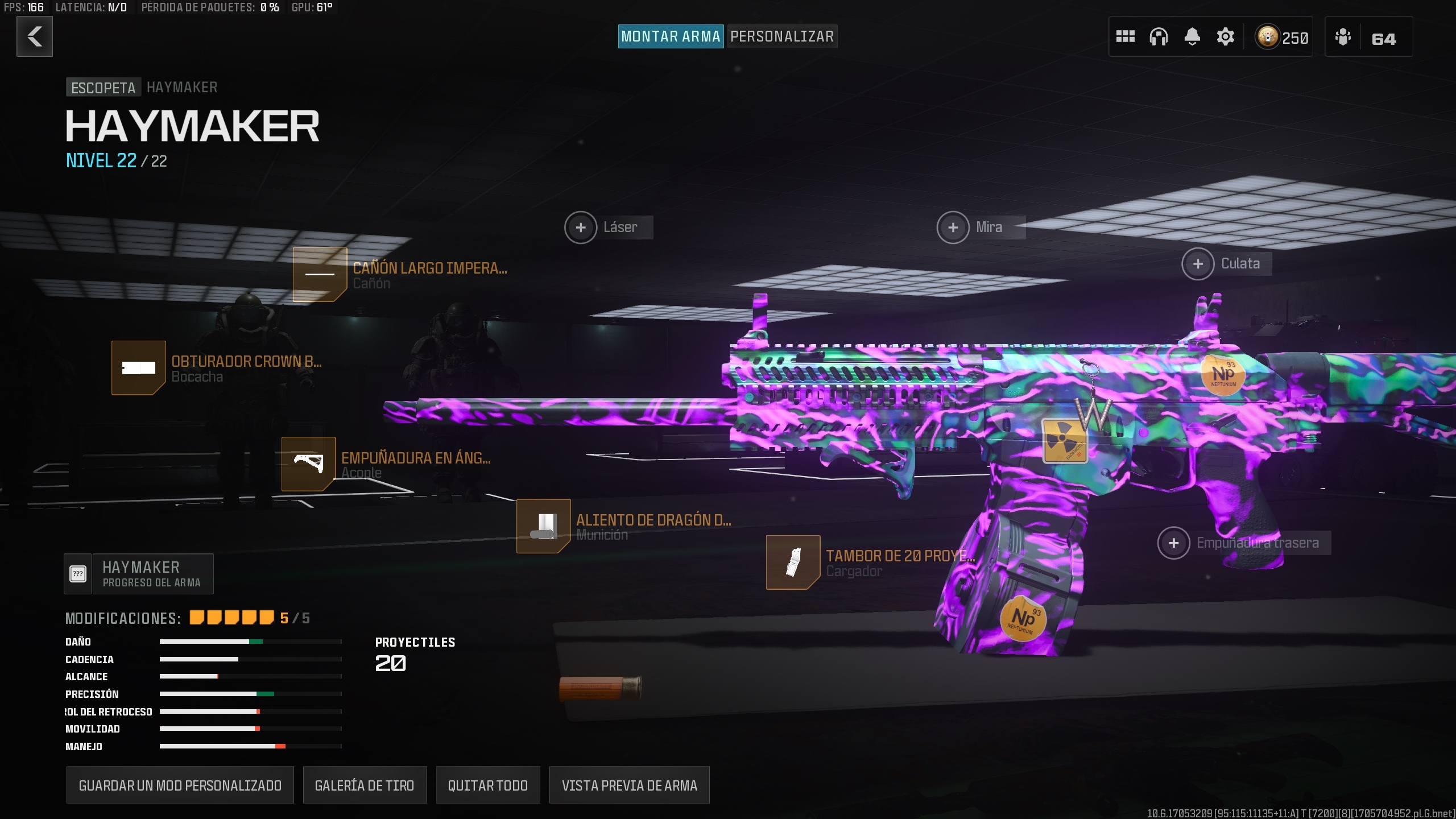1456x819 pixels.
Task: Expand the Culata stock slot
Action: tap(1198, 263)
